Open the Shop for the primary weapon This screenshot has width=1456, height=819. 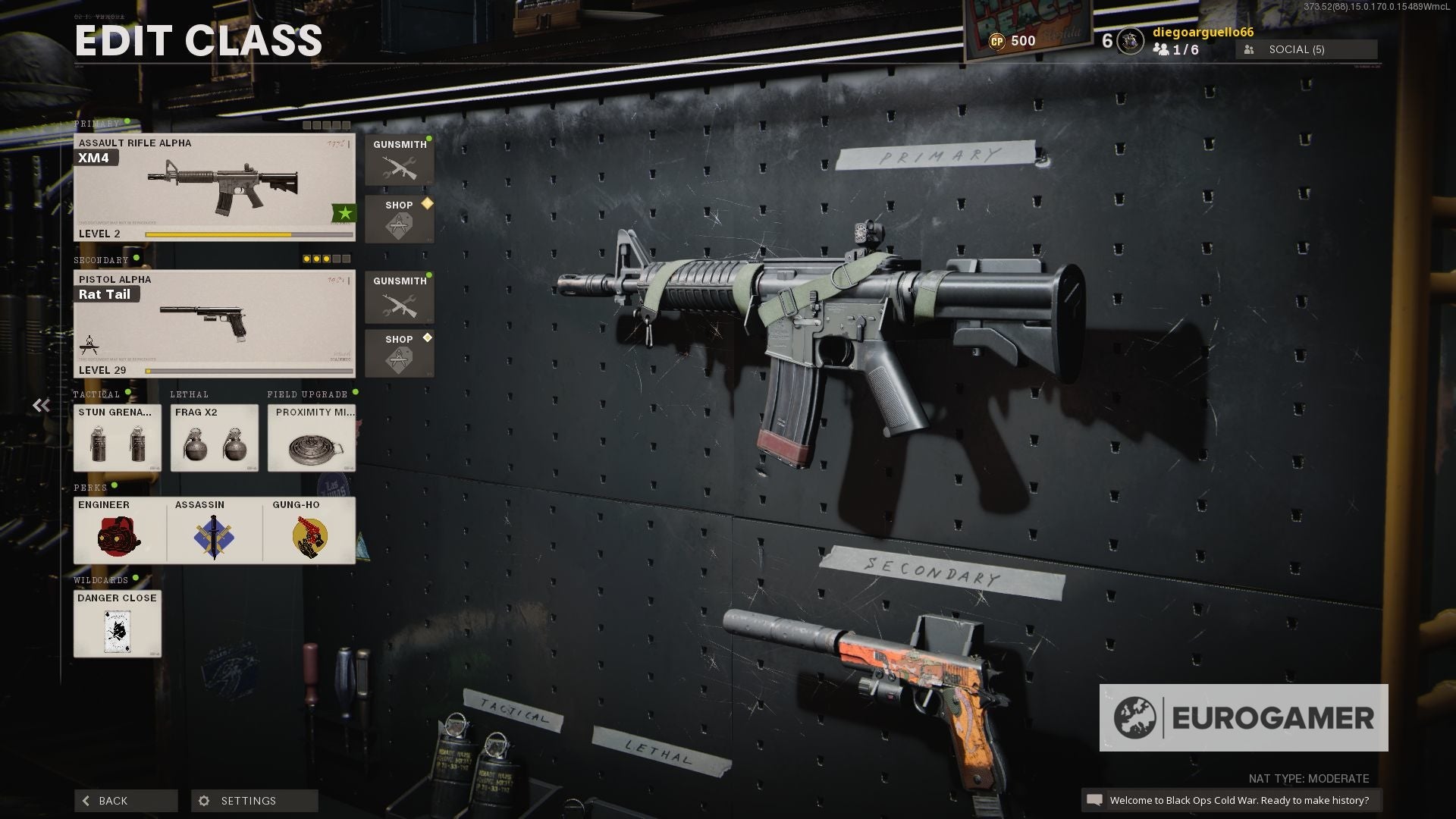pos(399,219)
